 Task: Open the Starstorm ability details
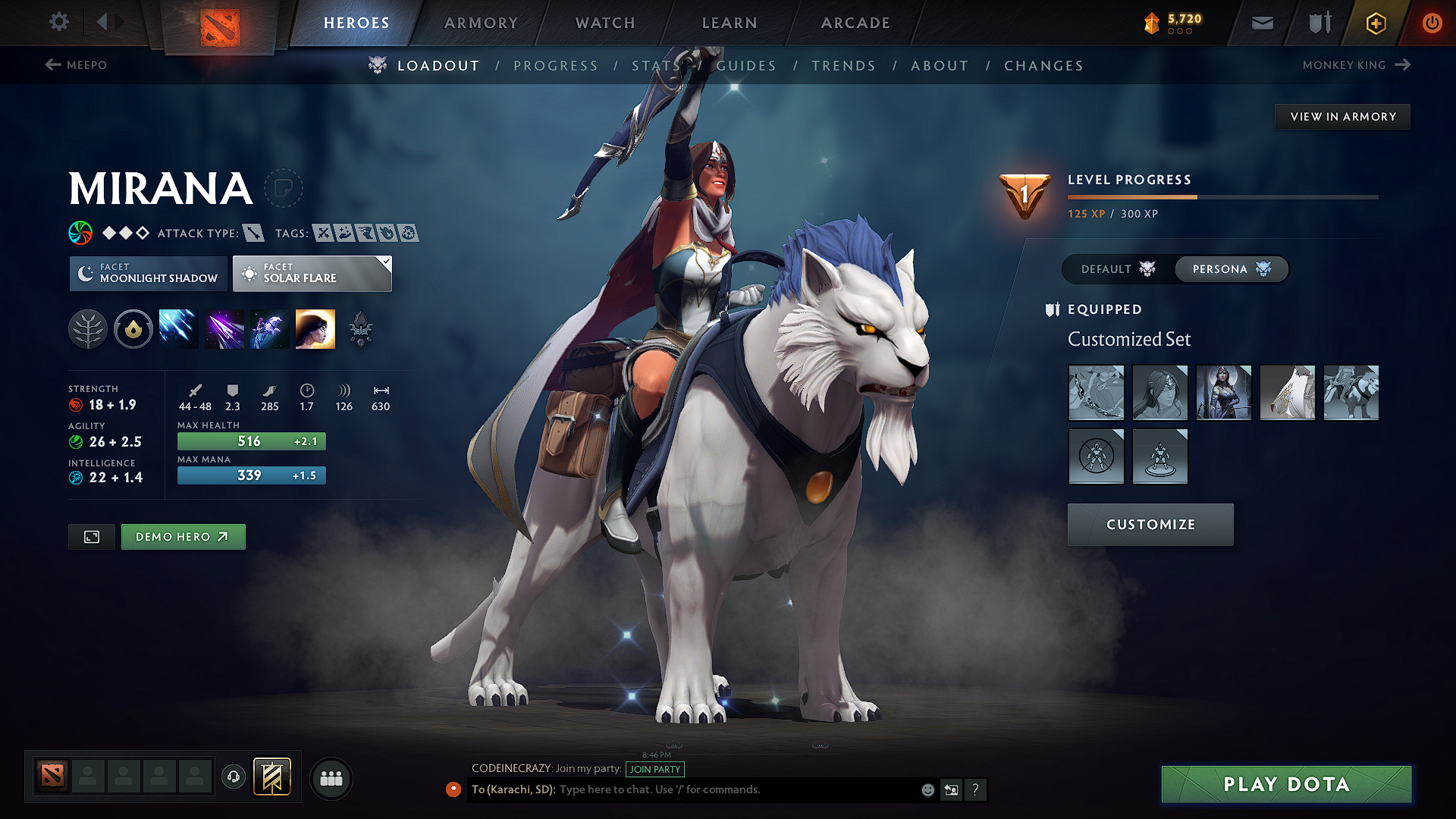coord(178,328)
